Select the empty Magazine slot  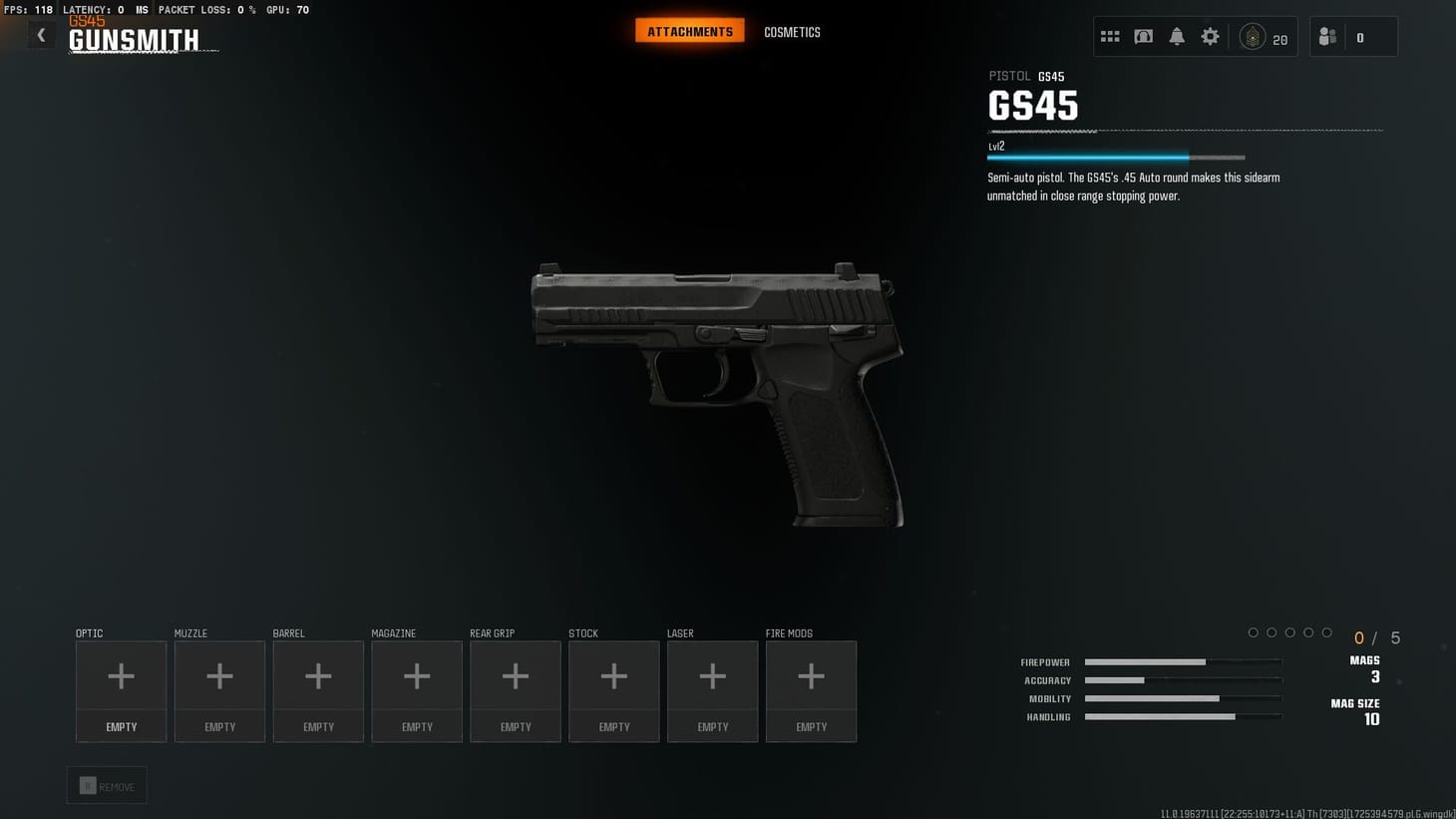tap(417, 675)
